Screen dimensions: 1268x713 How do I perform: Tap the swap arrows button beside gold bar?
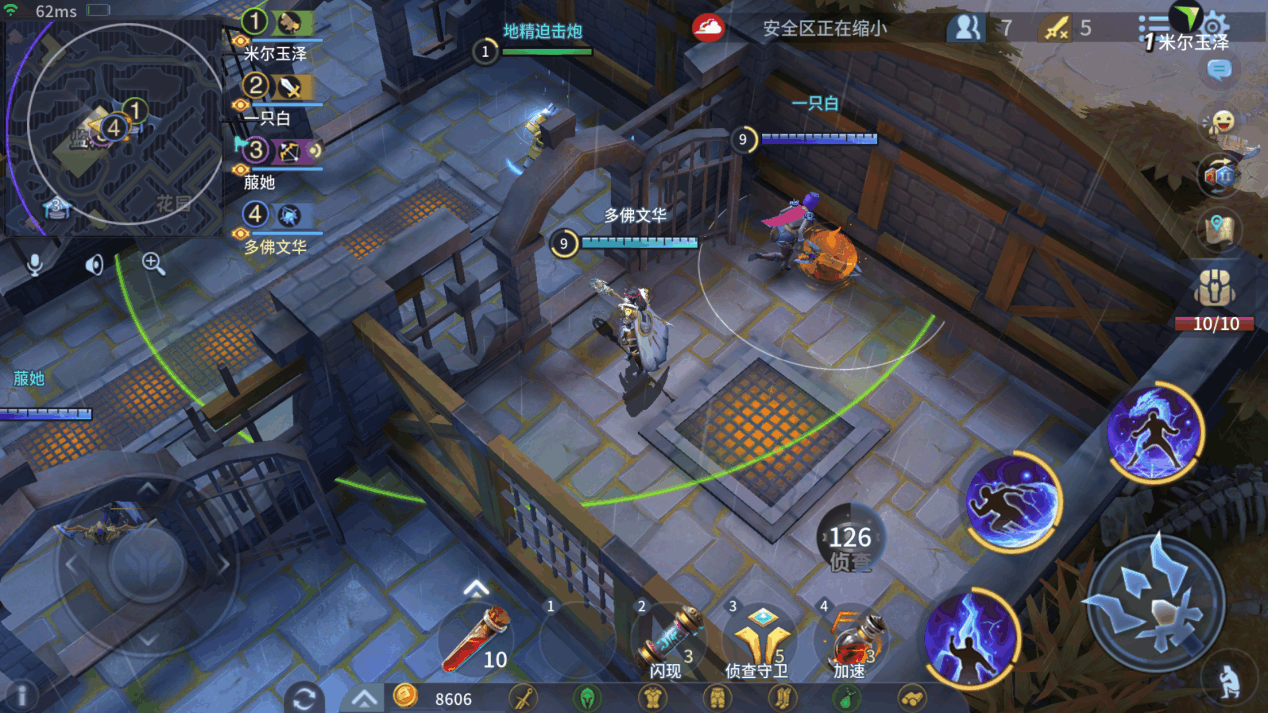[304, 697]
